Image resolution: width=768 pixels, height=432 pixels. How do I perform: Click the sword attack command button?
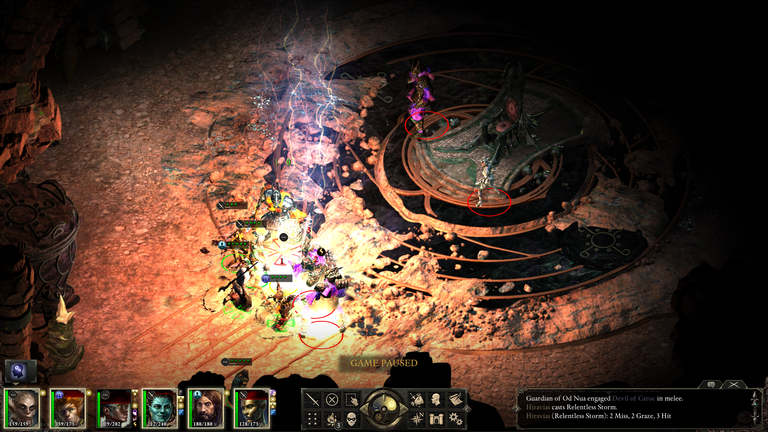point(313,399)
